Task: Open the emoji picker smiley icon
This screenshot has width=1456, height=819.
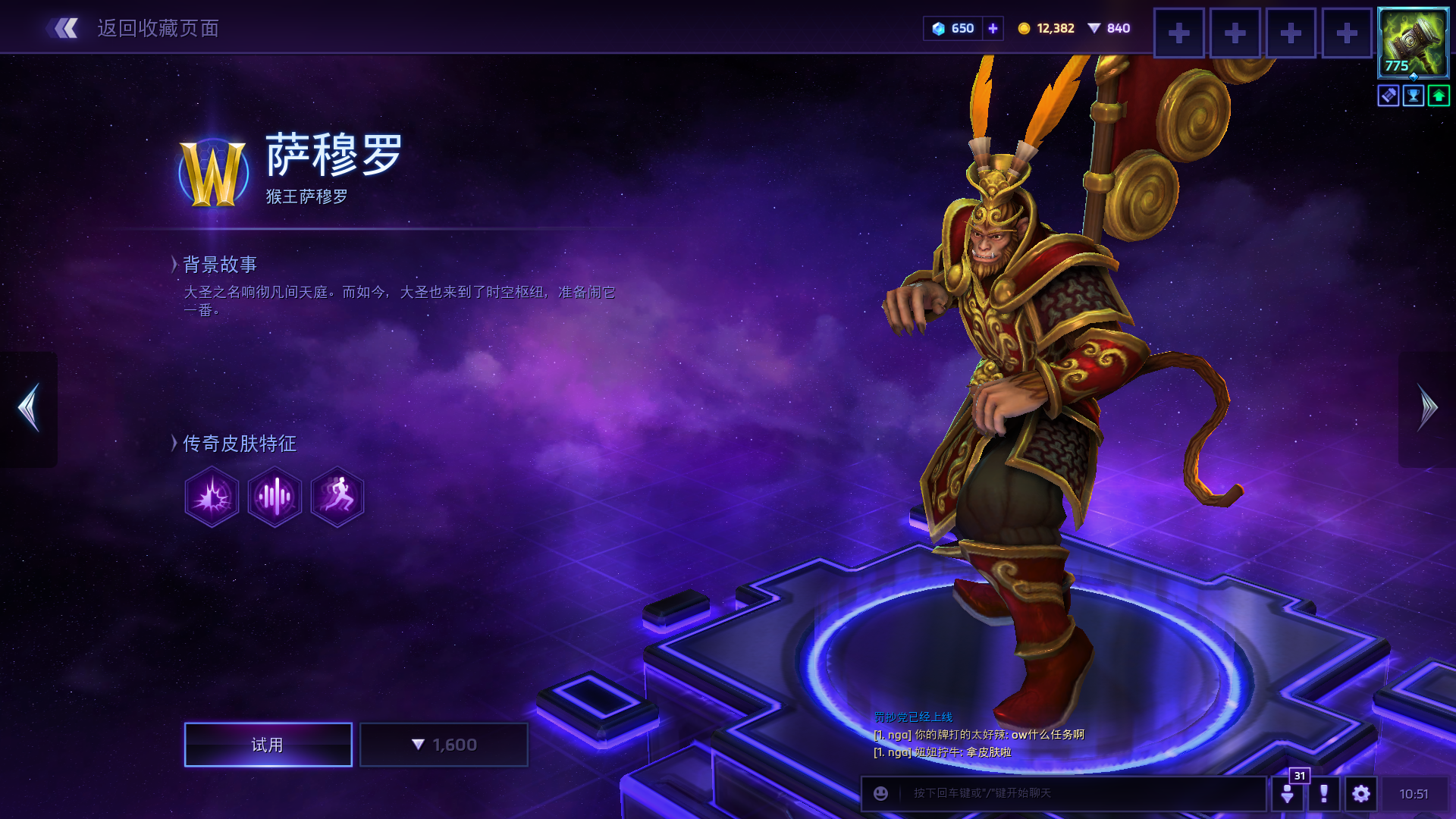Action: (880, 793)
